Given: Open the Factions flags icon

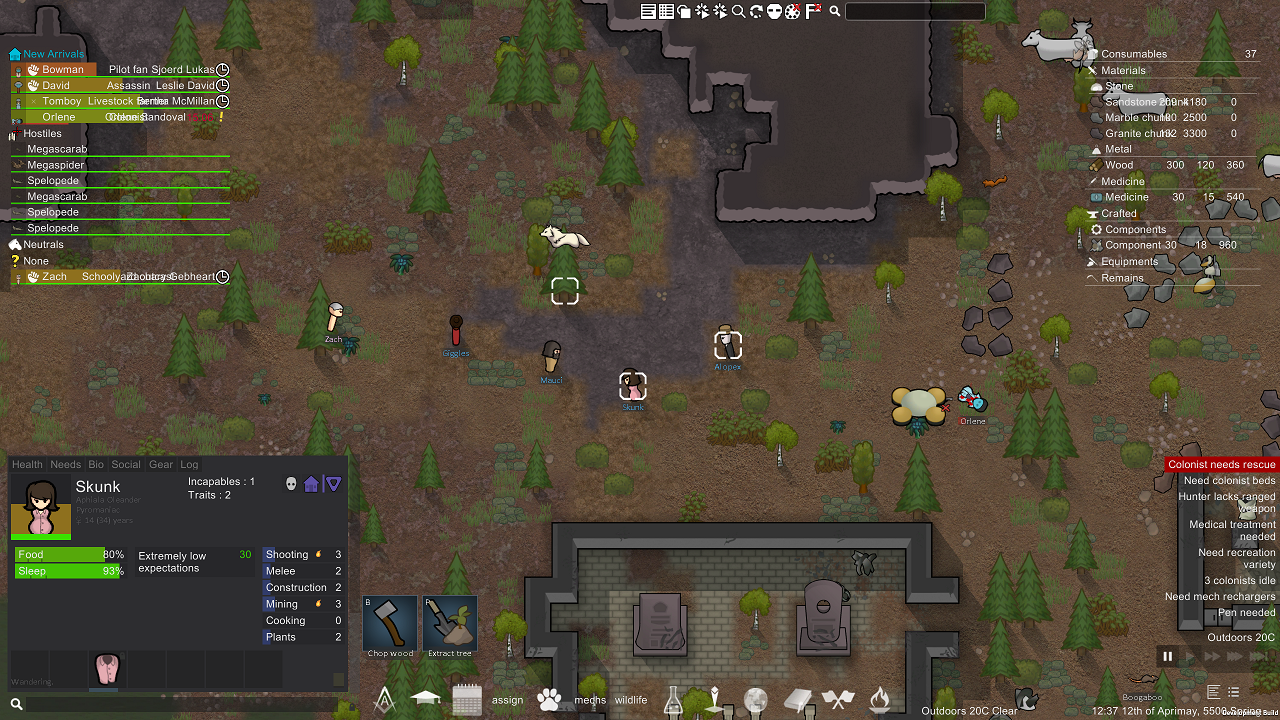Looking at the screenshot, I should click(838, 700).
